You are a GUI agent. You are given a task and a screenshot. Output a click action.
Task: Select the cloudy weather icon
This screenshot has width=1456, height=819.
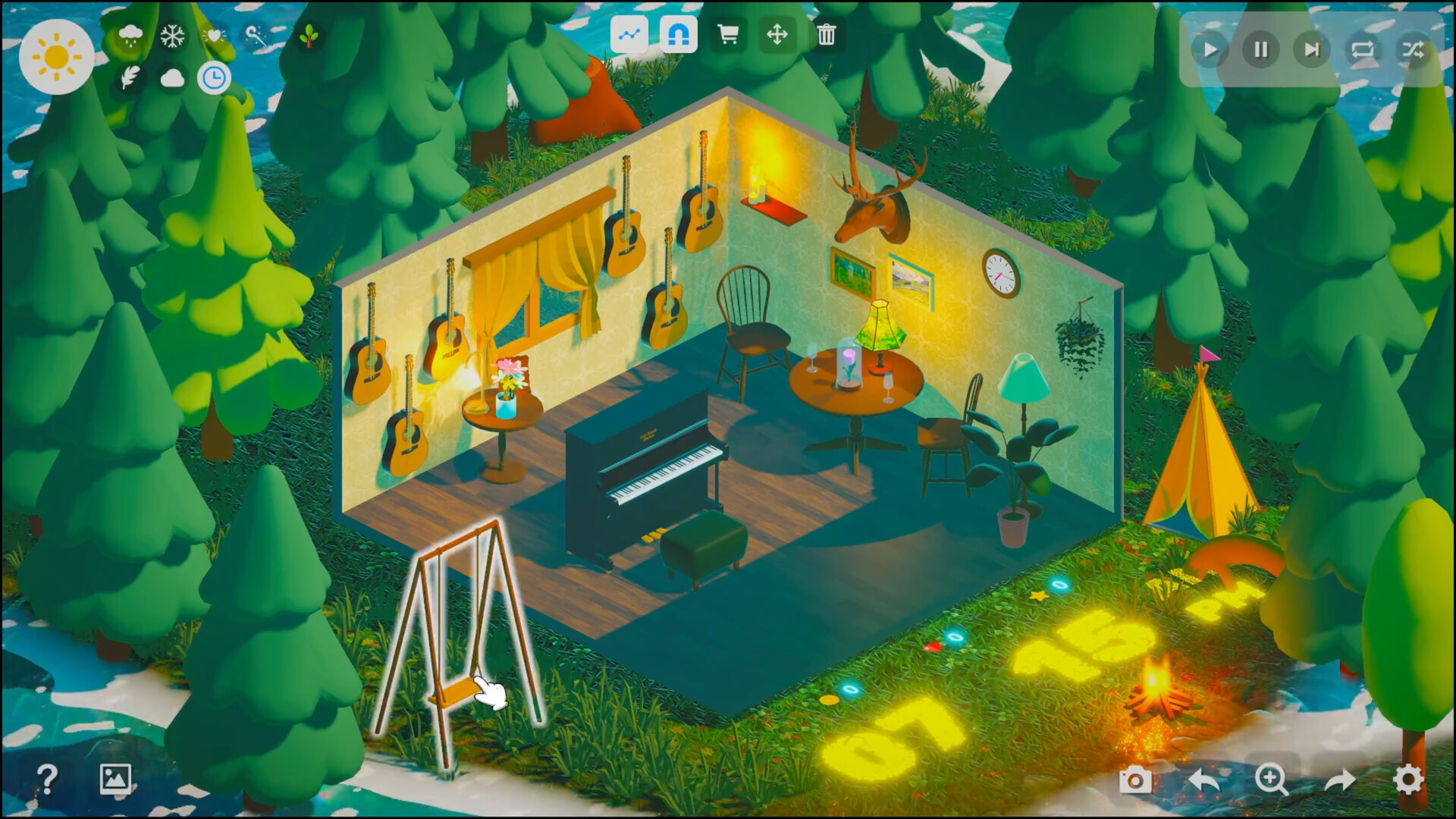171,76
